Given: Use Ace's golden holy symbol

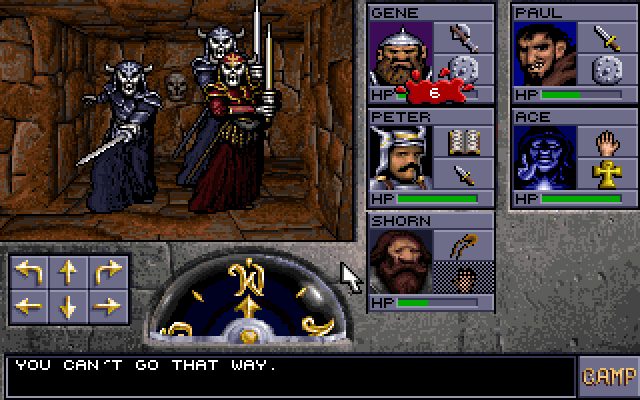Looking at the screenshot, I should pyautogui.click(x=607, y=175).
